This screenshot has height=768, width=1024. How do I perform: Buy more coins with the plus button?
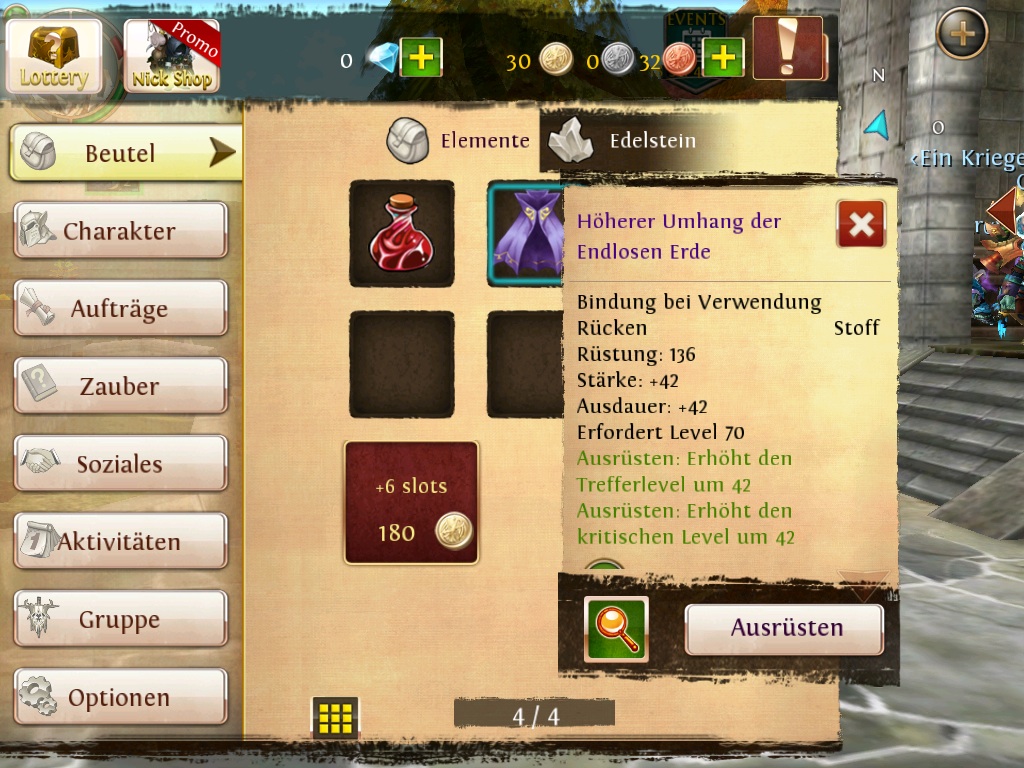[x=723, y=58]
